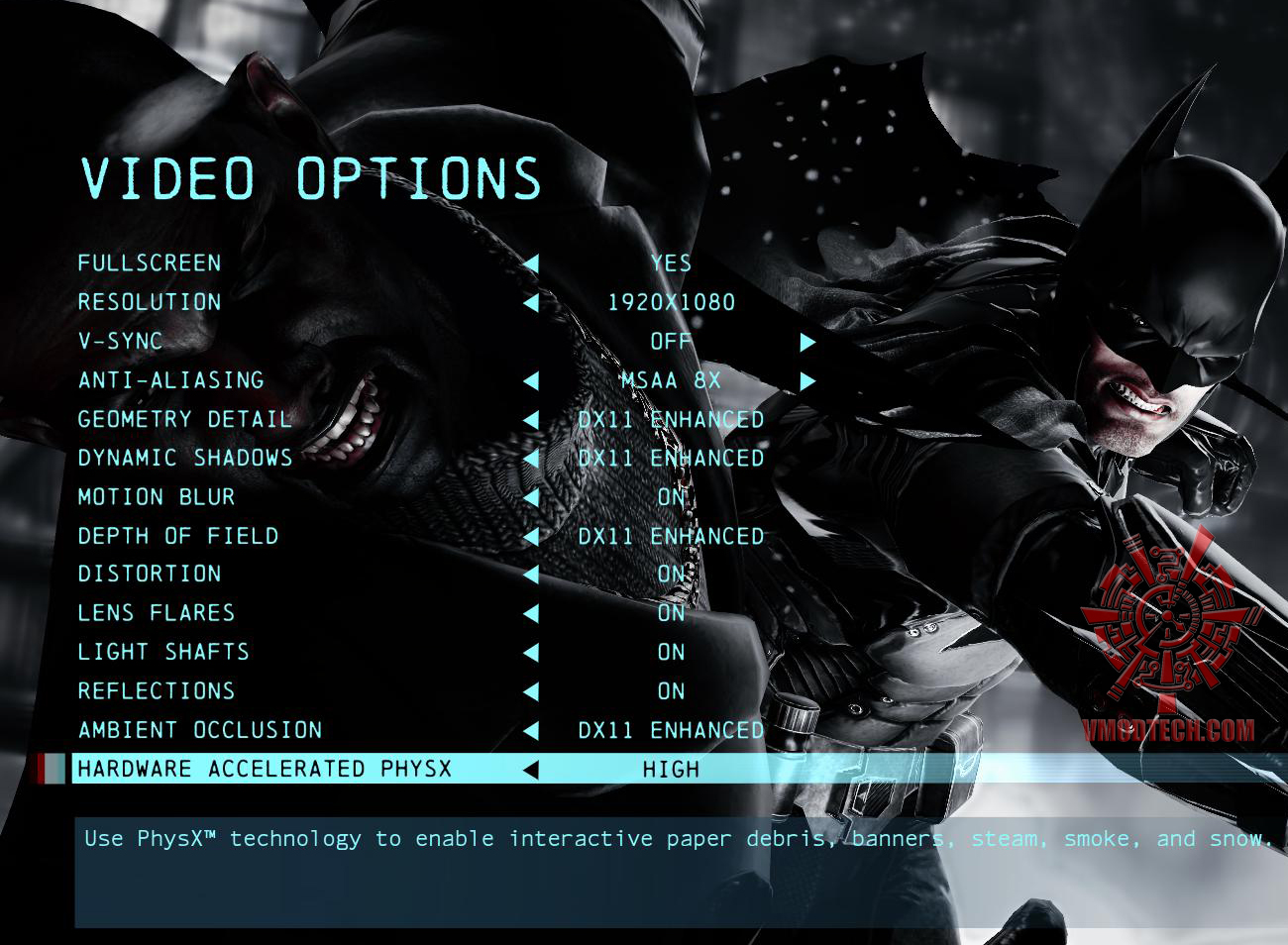Image resolution: width=1288 pixels, height=945 pixels.
Task: Choose the Motion Blur option
Action: pos(157,497)
